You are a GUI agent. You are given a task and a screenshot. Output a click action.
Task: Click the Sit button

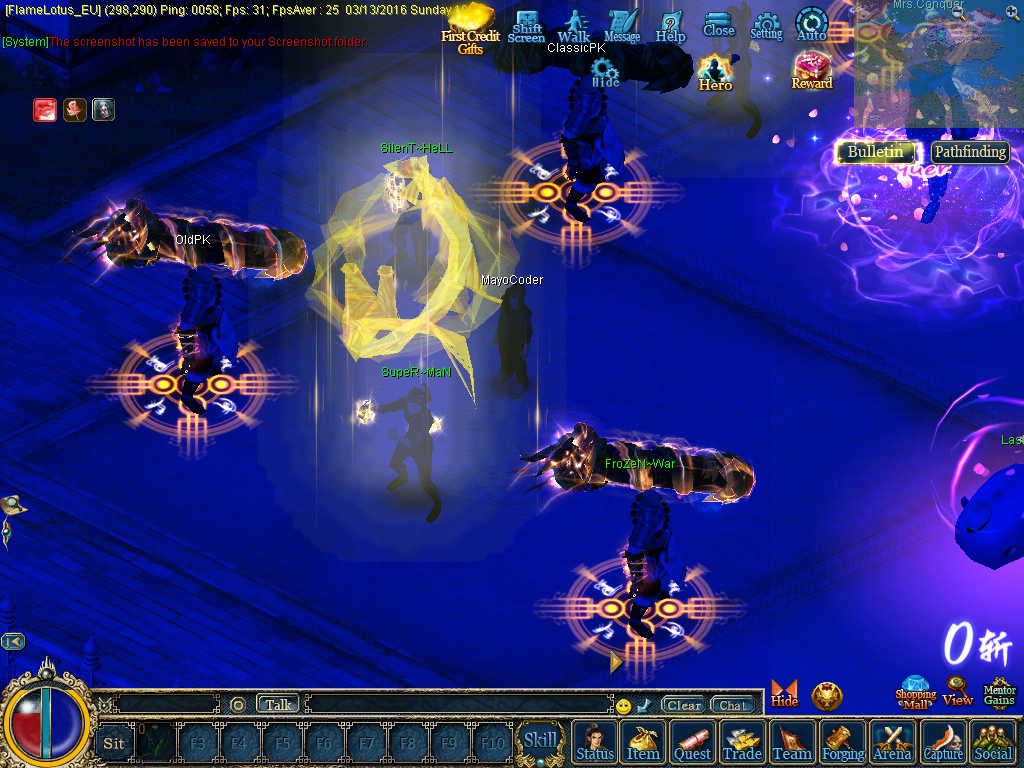coord(114,743)
